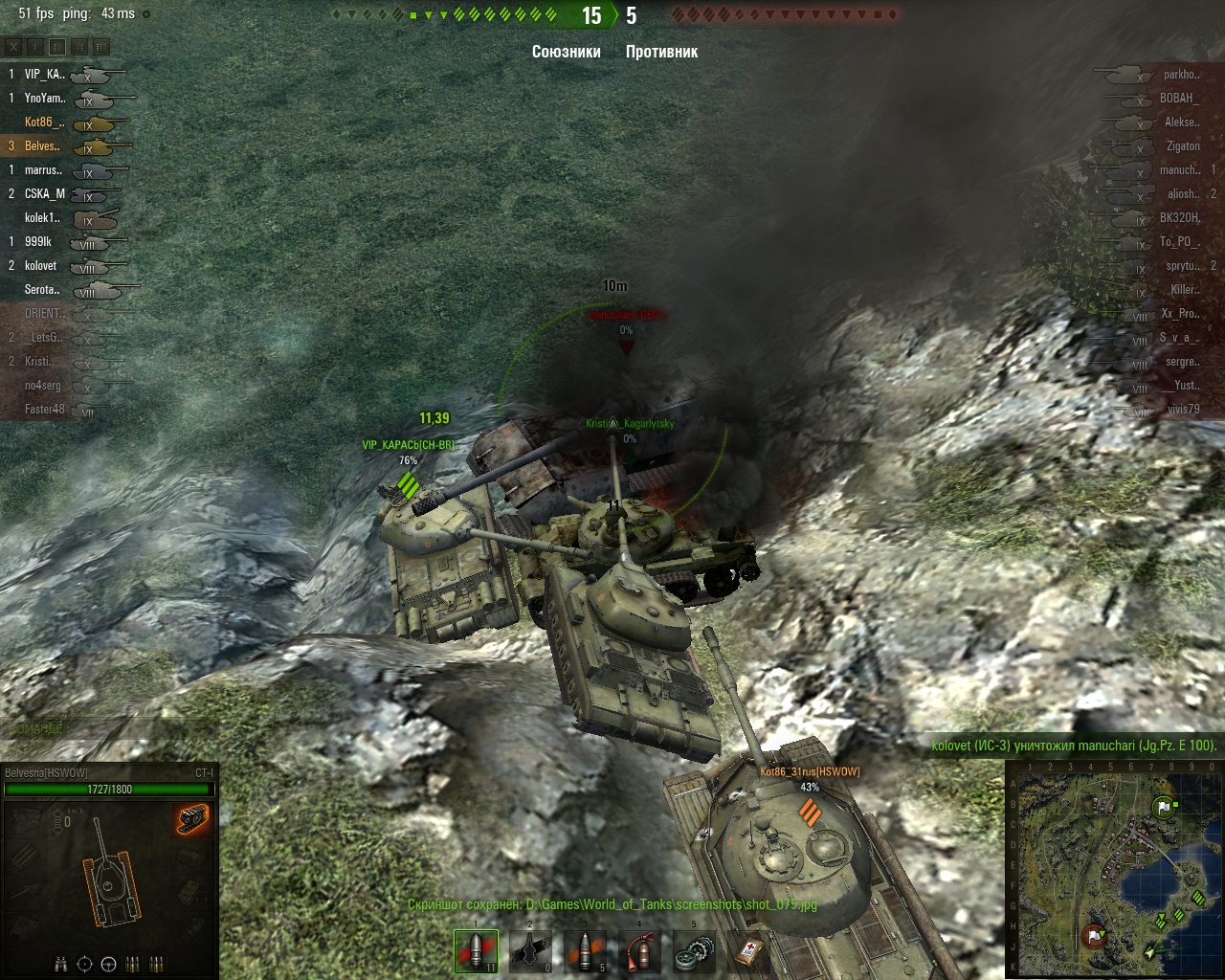Use the first aid kit consumable

click(x=748, y=950)
